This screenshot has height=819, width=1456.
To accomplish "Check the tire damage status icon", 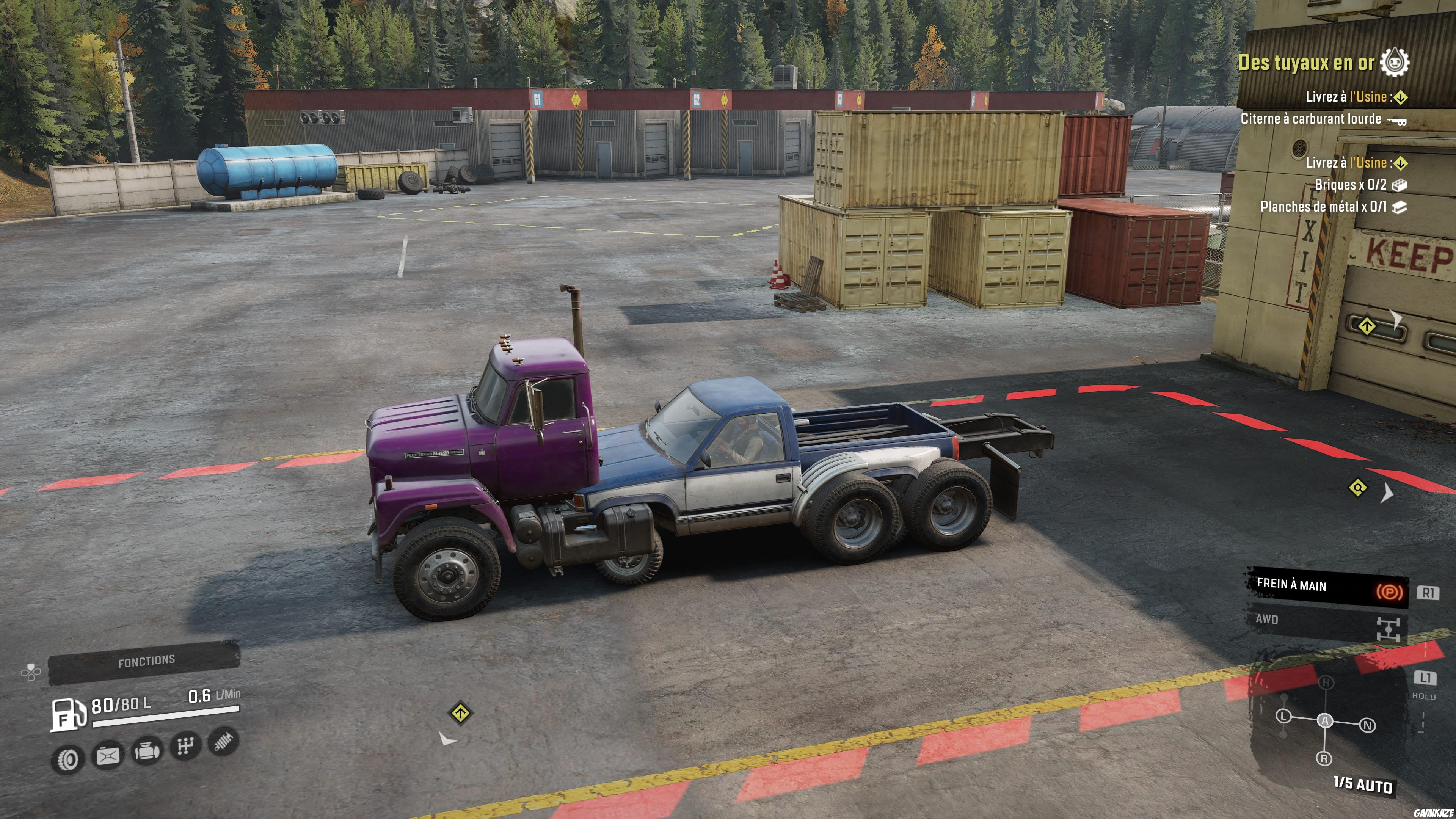I will (68, 759).
